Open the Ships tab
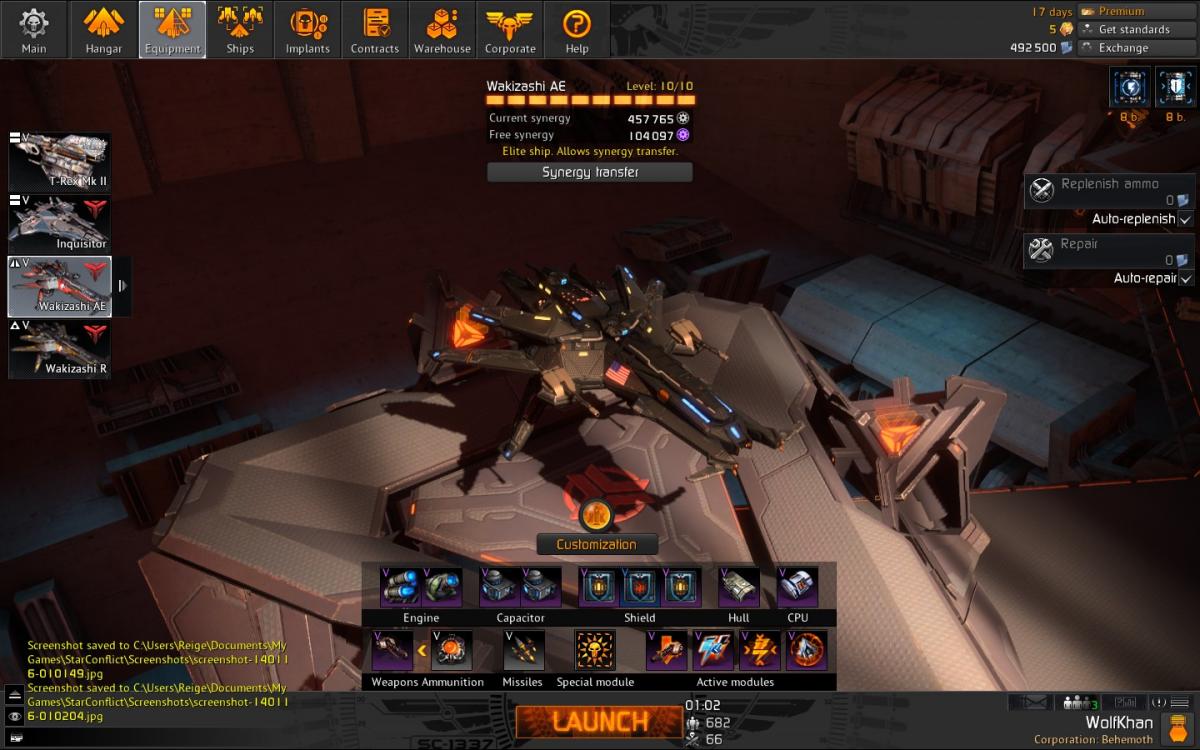This screenshot has width=1200, height=750. click(240, 30)
